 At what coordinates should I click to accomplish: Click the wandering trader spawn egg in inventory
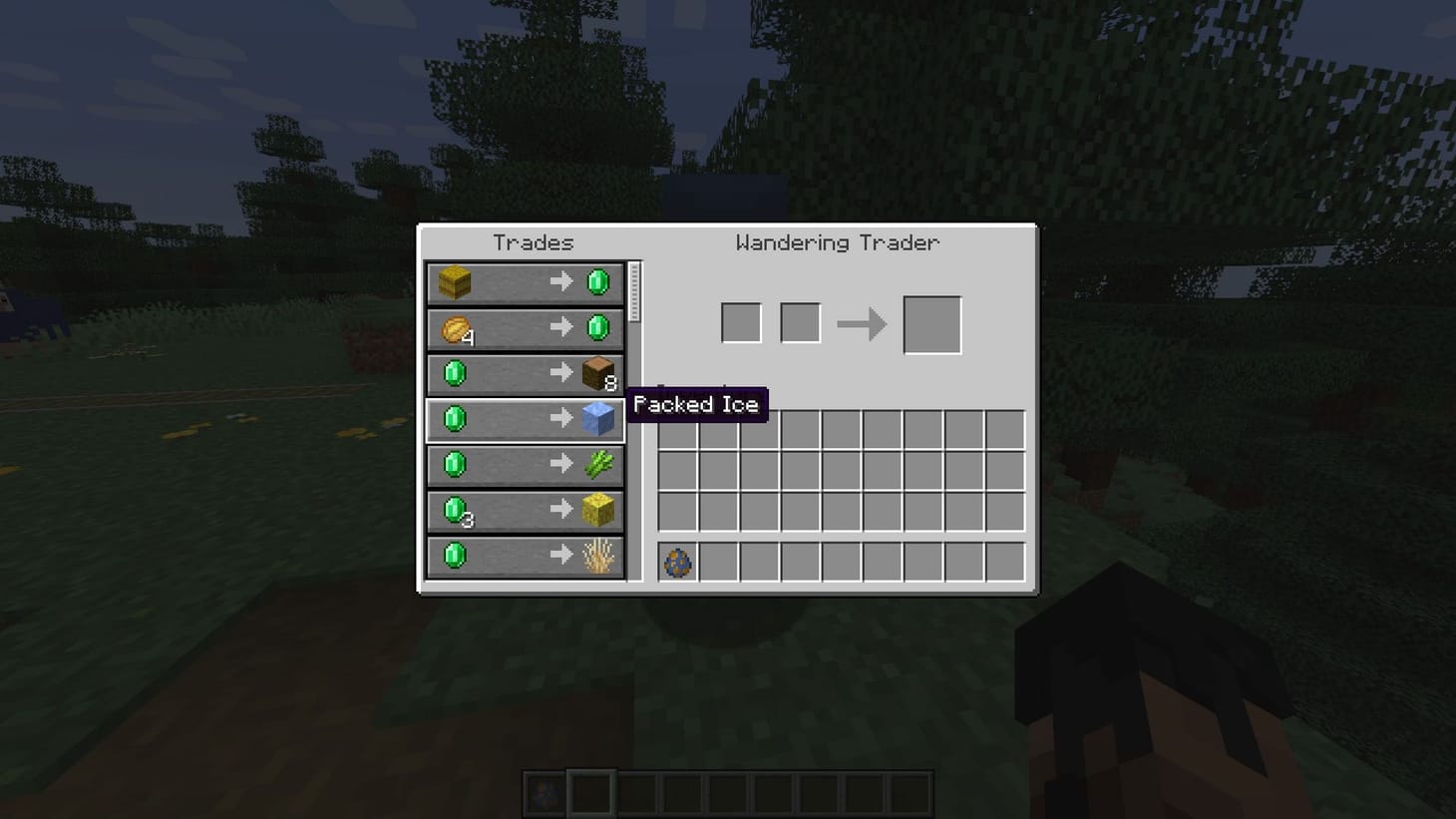click(676, 562)
